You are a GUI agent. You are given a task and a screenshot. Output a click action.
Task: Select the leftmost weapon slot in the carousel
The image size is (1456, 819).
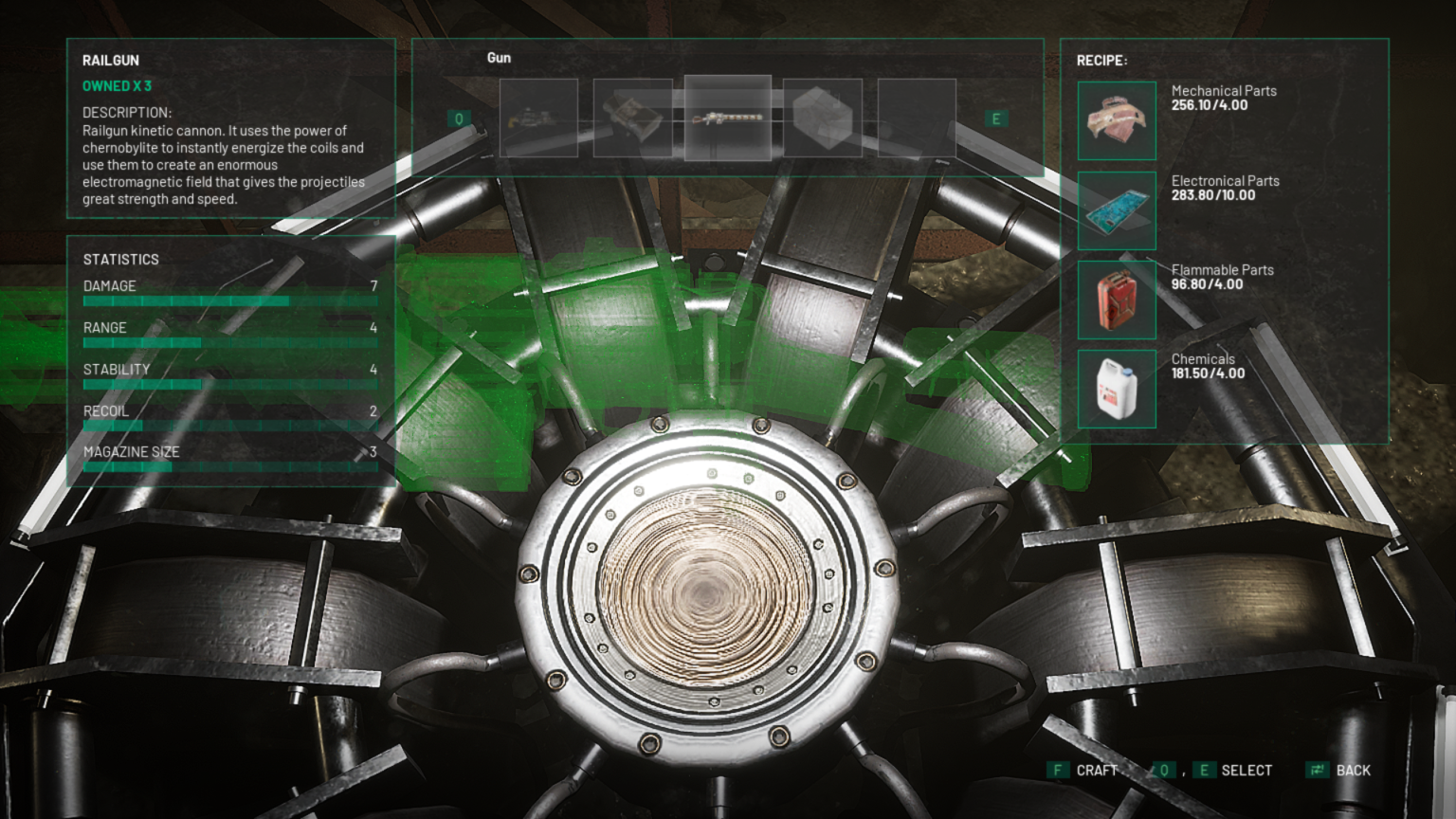coord(537,116)
